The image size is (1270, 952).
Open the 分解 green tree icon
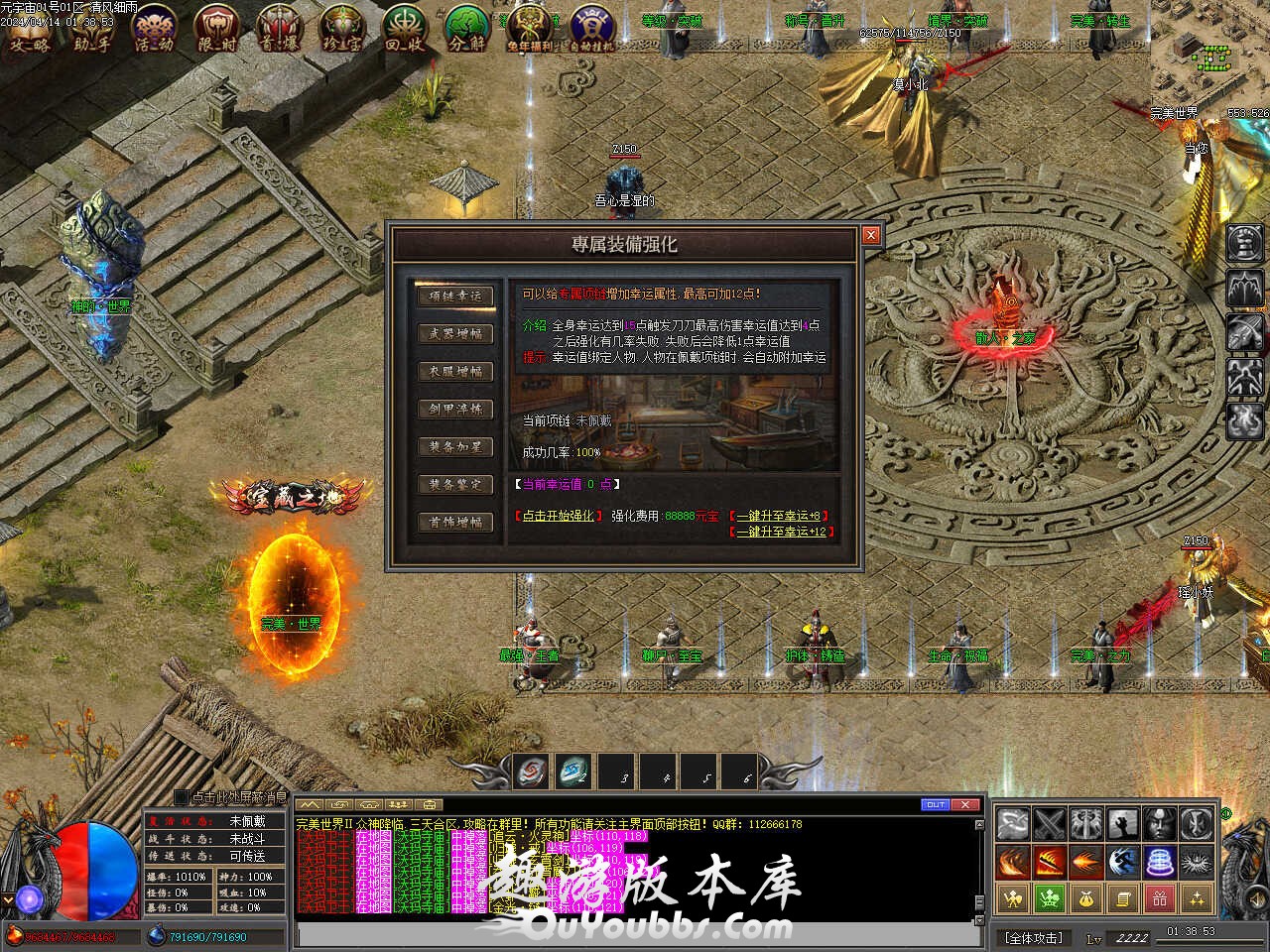pos(466,28)
